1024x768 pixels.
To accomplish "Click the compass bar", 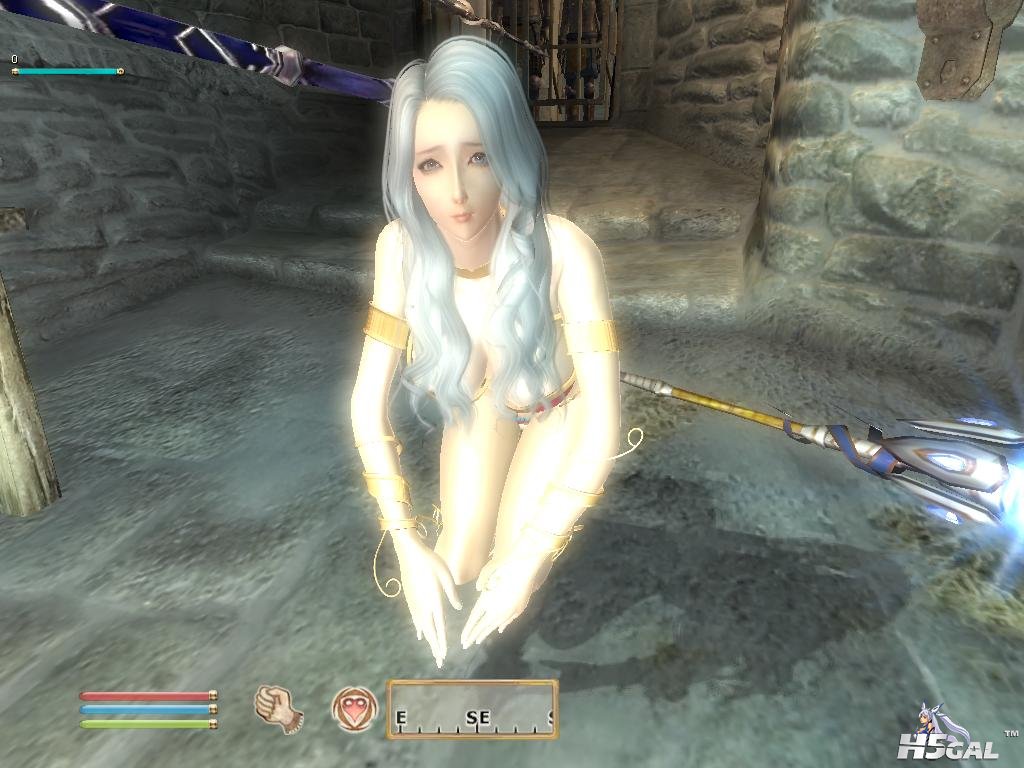I will pos(472,709).
